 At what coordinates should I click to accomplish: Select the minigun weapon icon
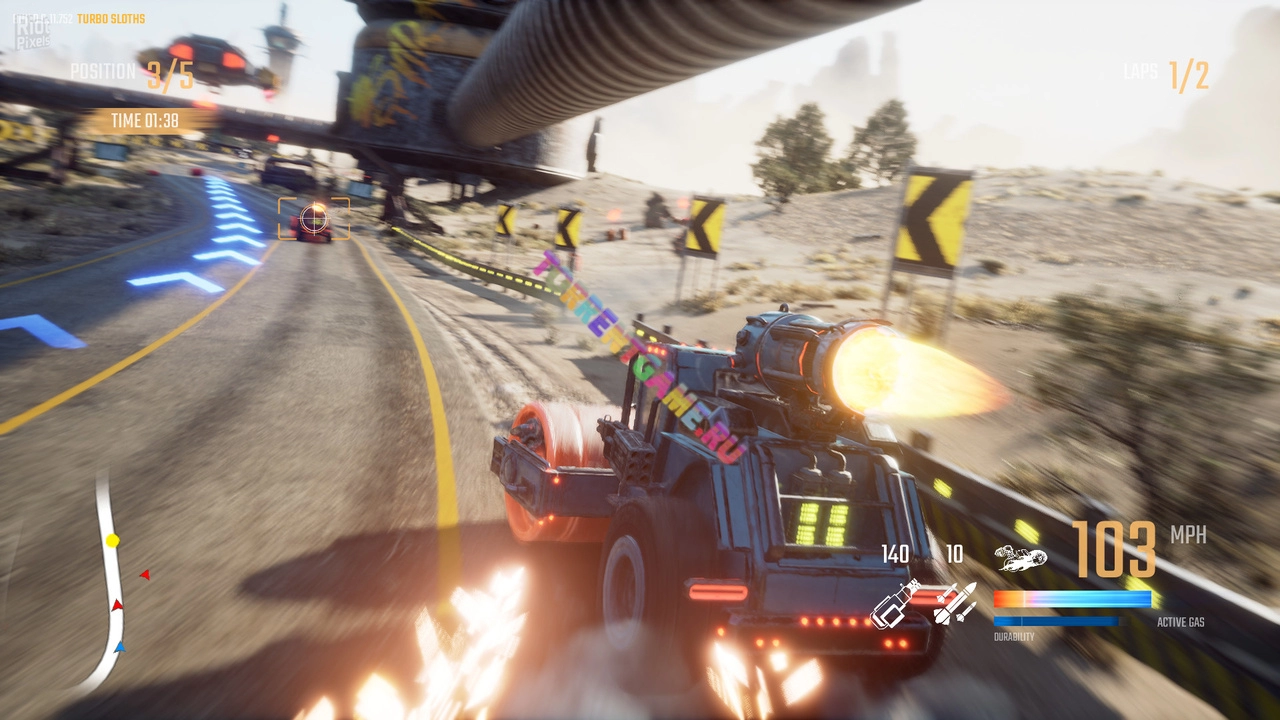coord(895,604)
